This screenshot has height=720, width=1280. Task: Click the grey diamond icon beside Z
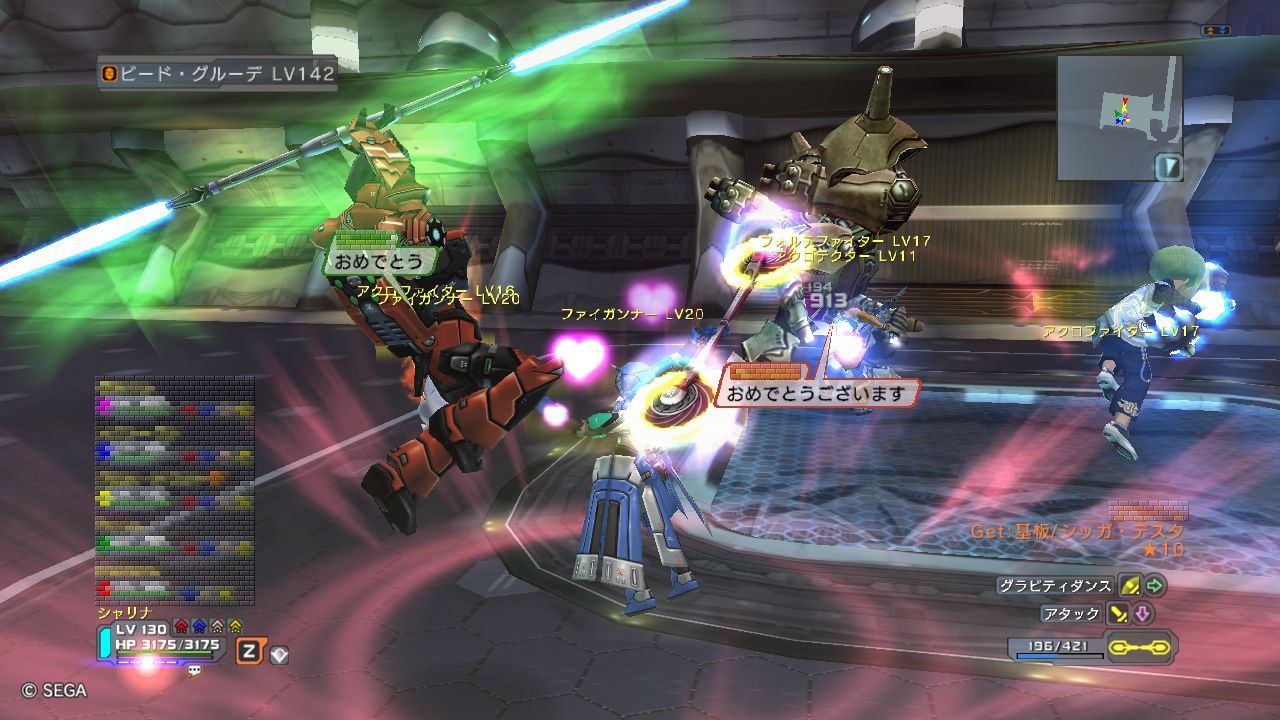(279, 654)
